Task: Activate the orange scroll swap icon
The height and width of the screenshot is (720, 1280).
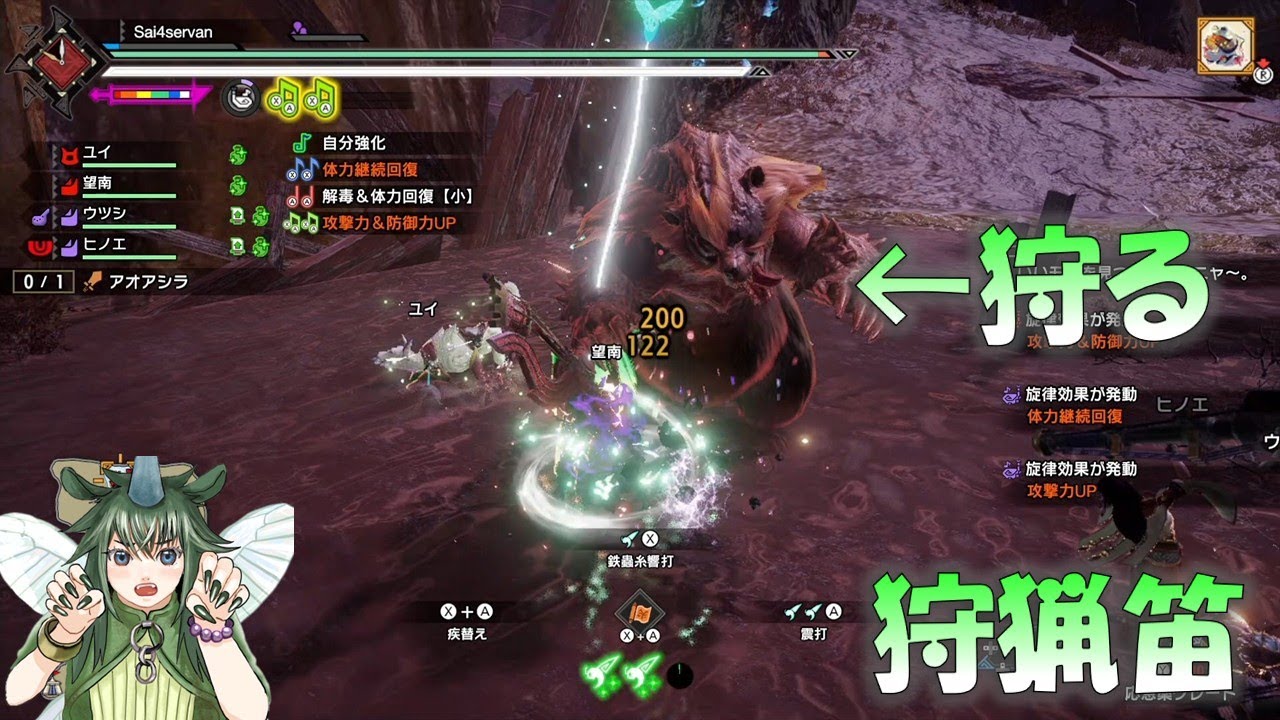Action: pyautogui.click(x=638, y=612)
